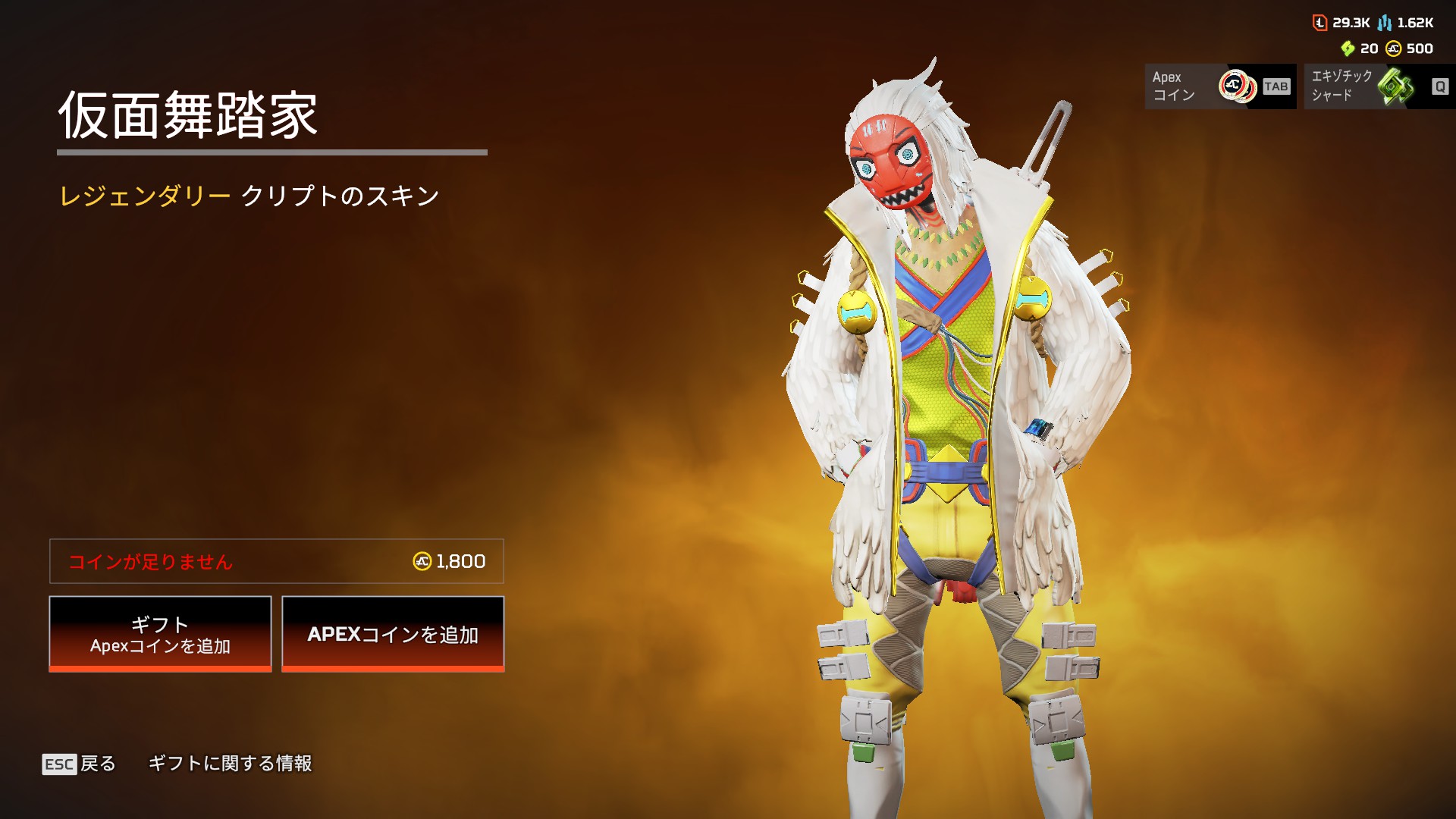Open the Apex コイン tab
This screenshot has width=1456, height=819.
click(x=1219, y=86)
